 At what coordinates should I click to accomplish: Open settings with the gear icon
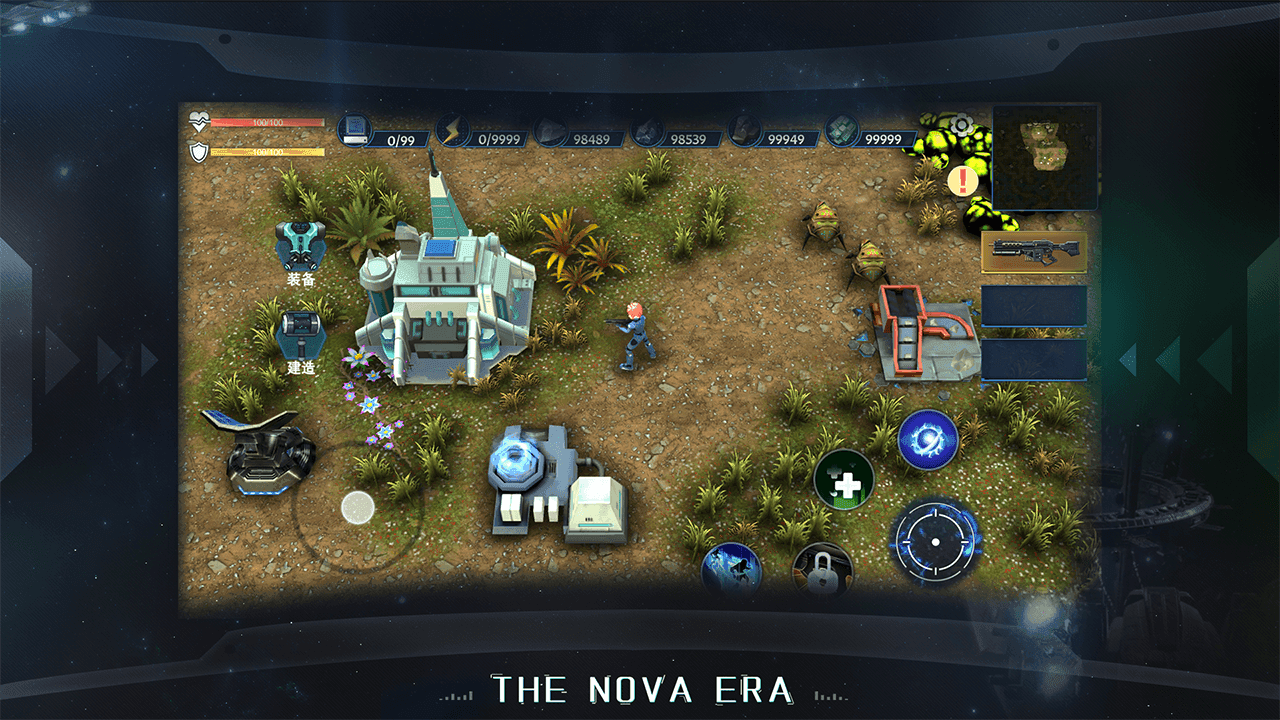click(x=962, y=126)
